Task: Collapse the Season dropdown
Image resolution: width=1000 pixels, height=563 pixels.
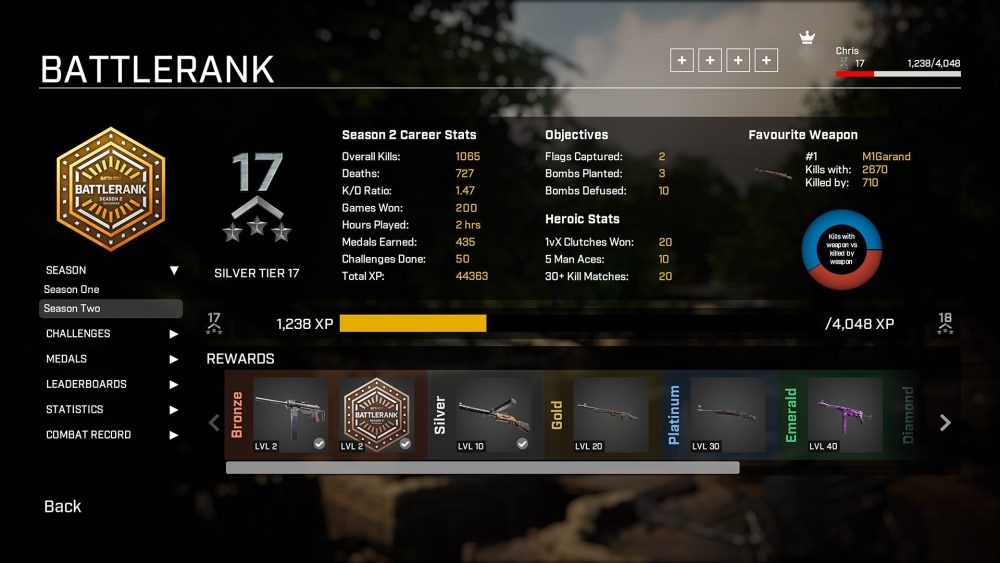Action: pos(173,270)
